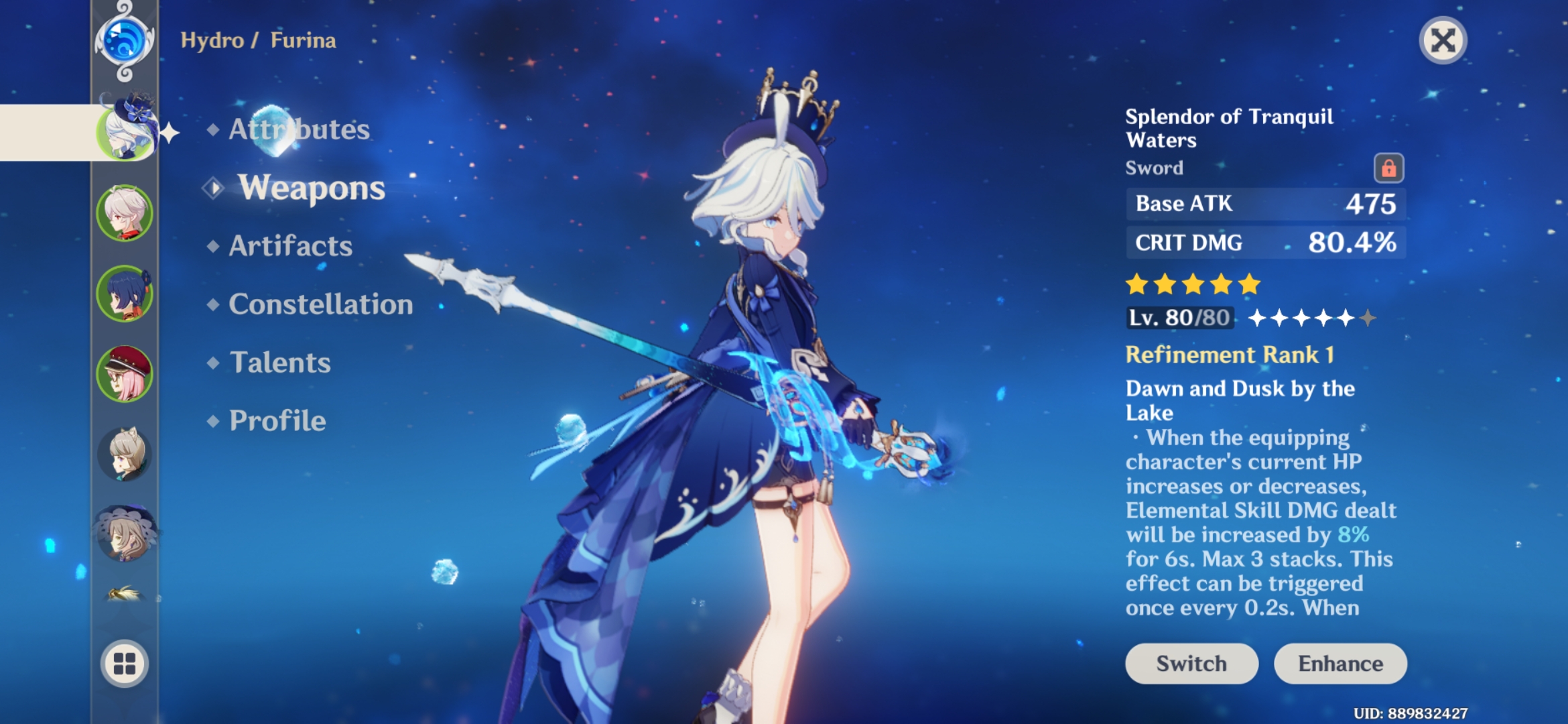
Task: Open the Hydro element emblem at top of sidebar
Action: [124, 39]
